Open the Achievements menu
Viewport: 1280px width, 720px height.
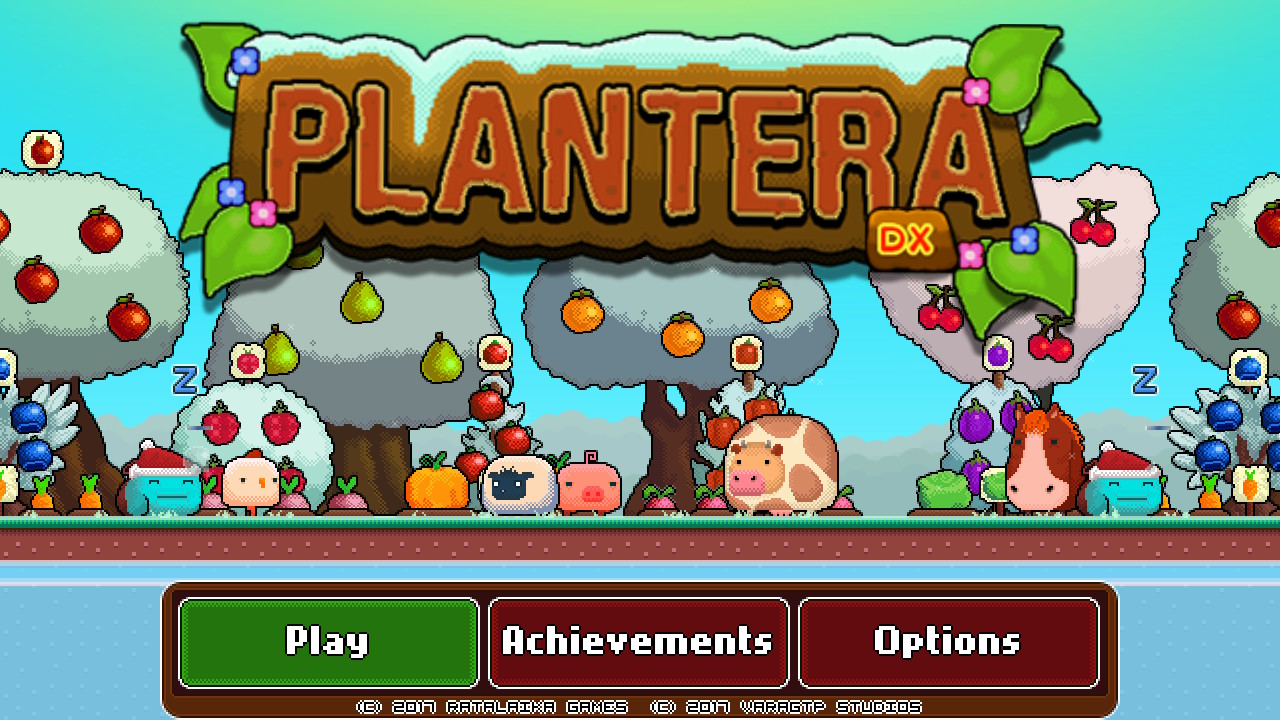[639, 641]
